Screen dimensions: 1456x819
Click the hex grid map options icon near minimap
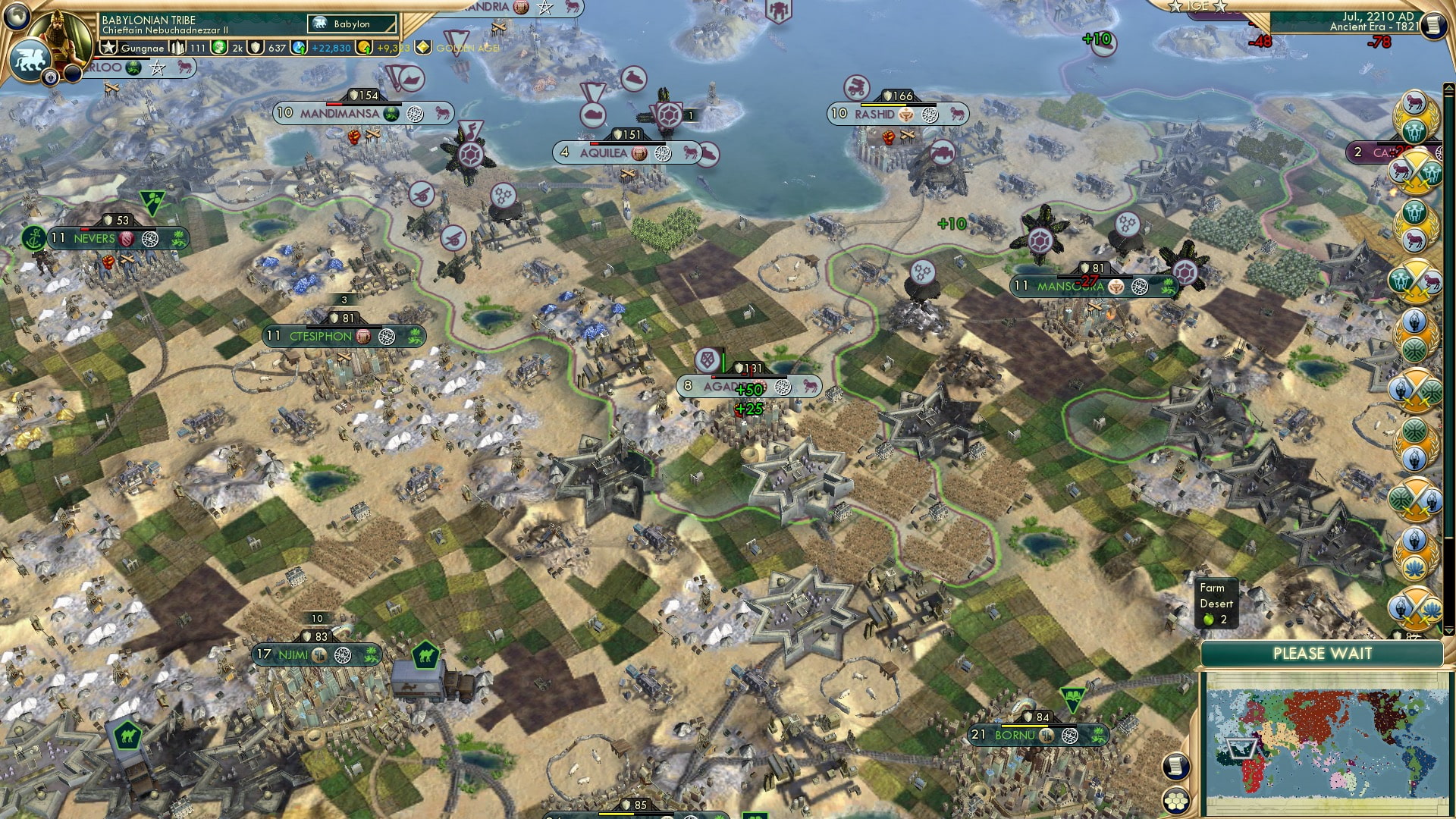(1175, 802)
